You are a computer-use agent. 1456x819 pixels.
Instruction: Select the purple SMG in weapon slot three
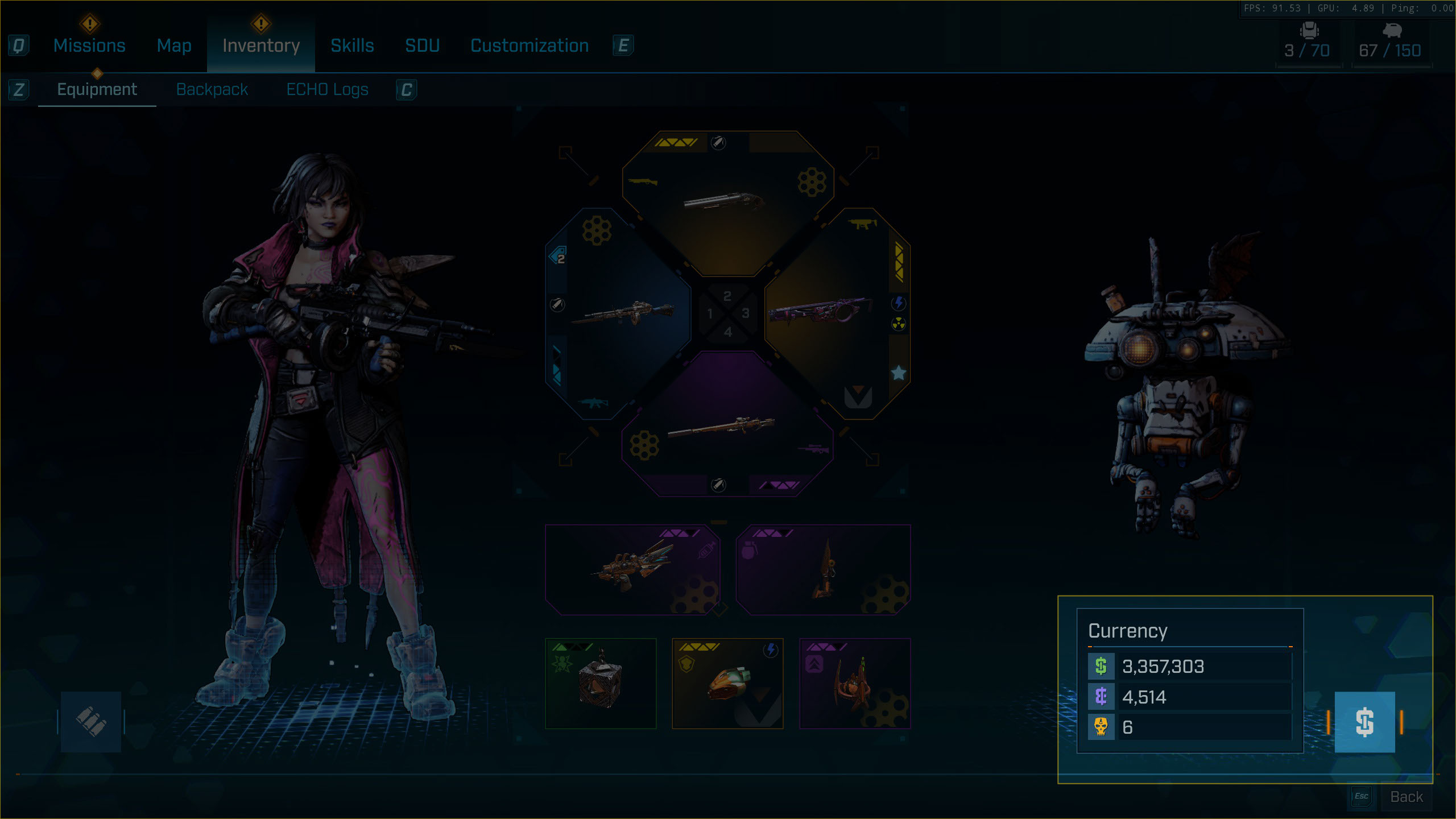pos(836,313)
